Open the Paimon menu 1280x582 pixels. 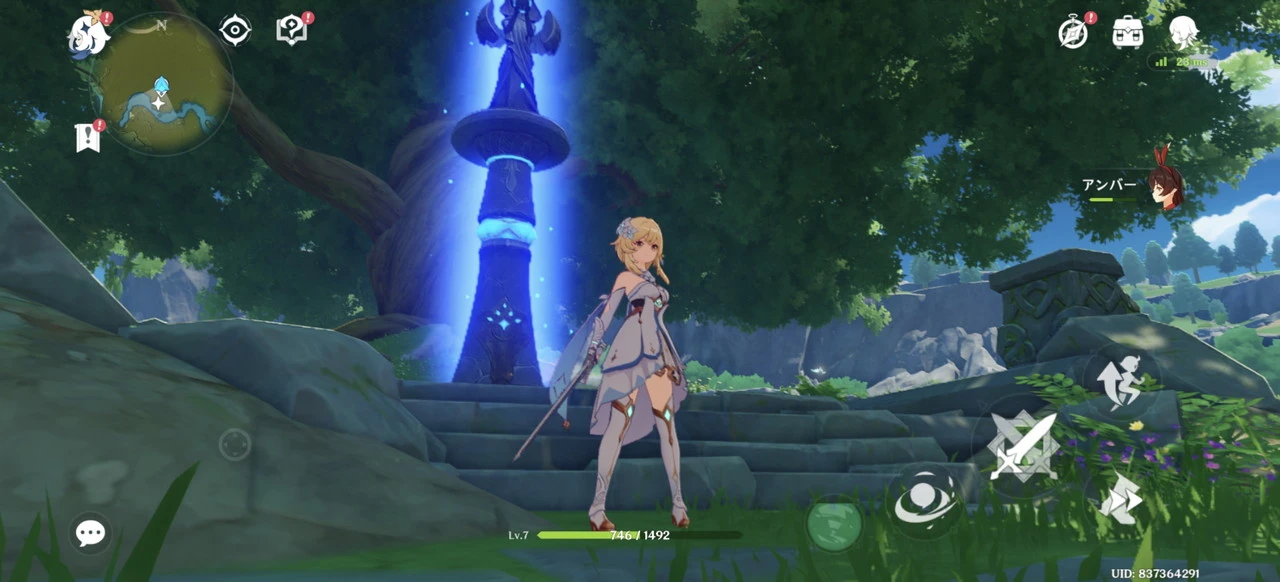(x=87, y=36)
